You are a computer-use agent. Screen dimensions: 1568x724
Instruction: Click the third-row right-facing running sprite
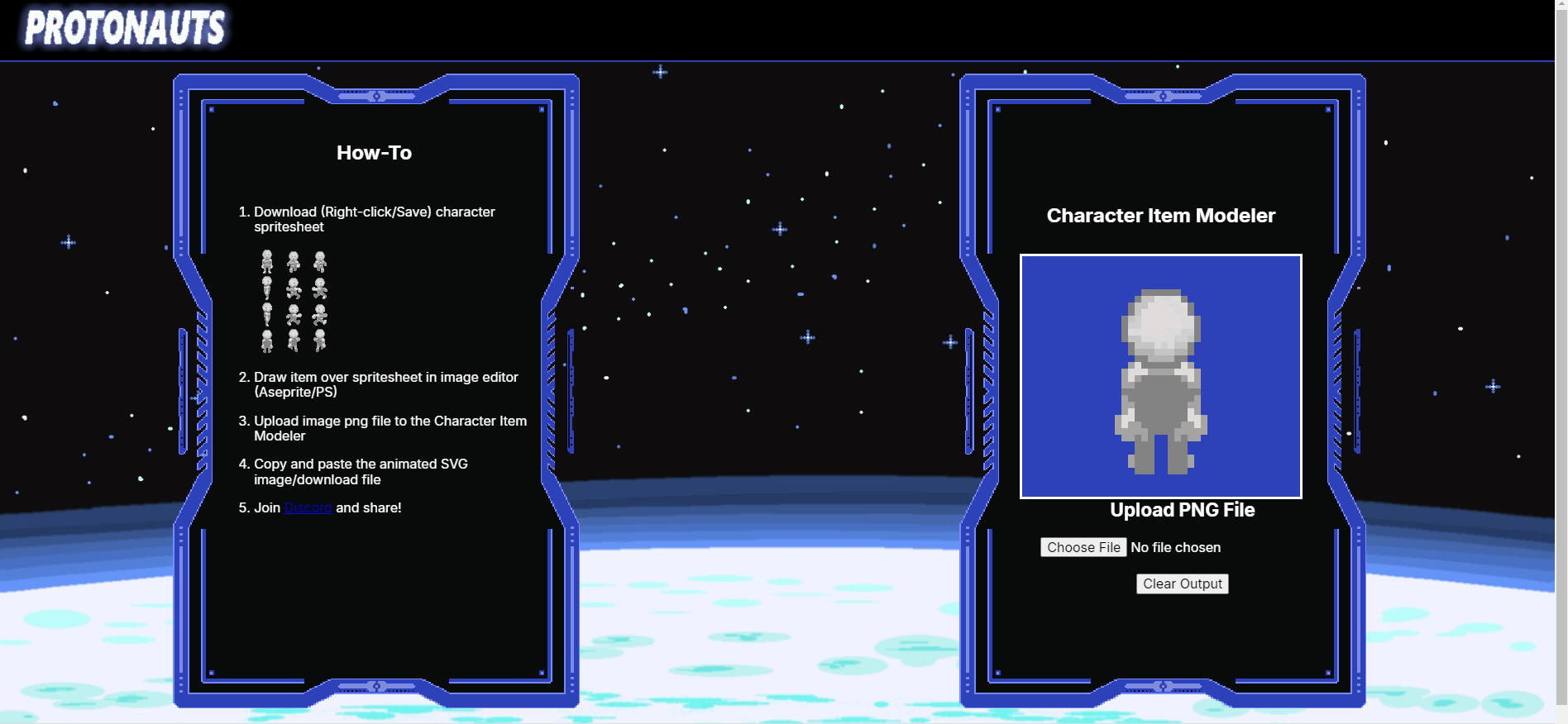[x=320, y=315]
